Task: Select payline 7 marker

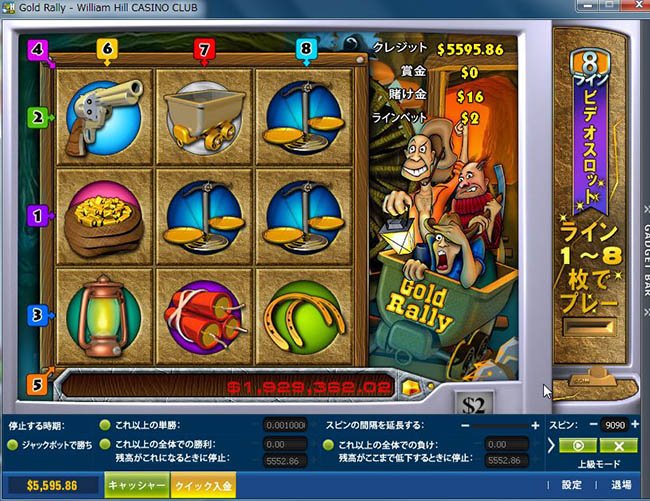Action: click(x=205, y=47)
